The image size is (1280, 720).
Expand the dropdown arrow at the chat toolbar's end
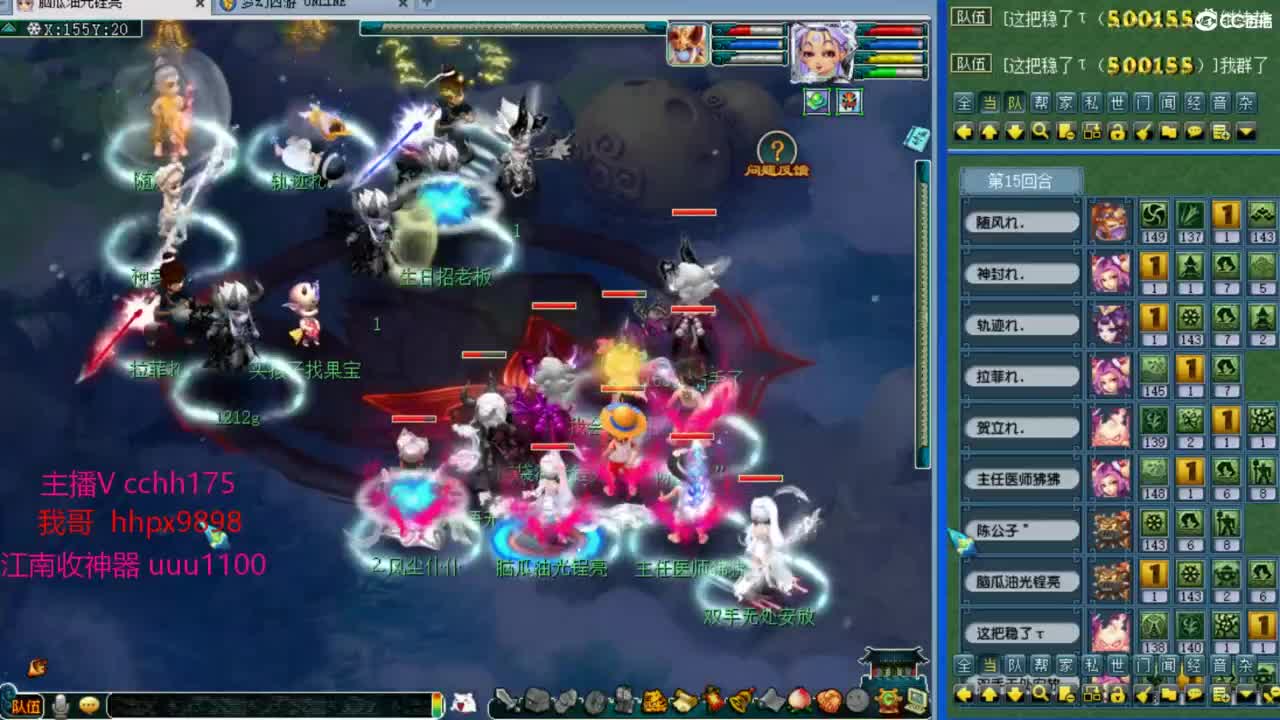[1245, 130]
